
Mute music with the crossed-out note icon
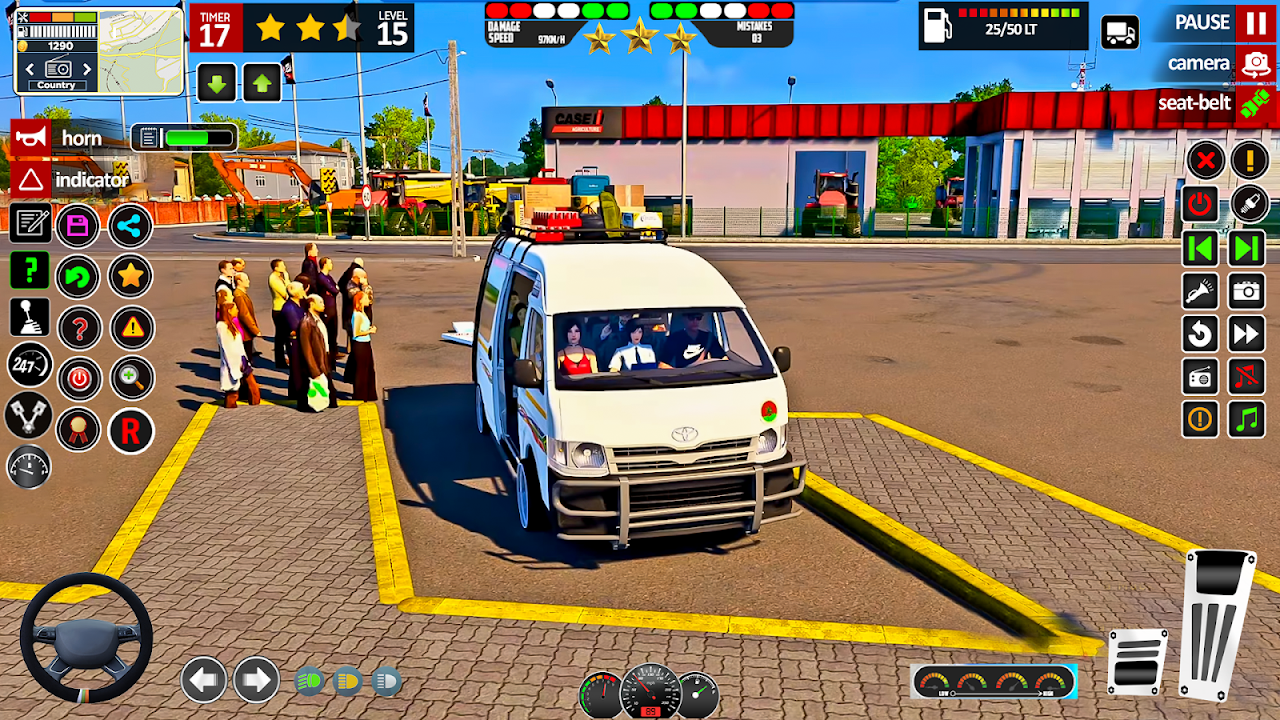[x=1247, y=377]
